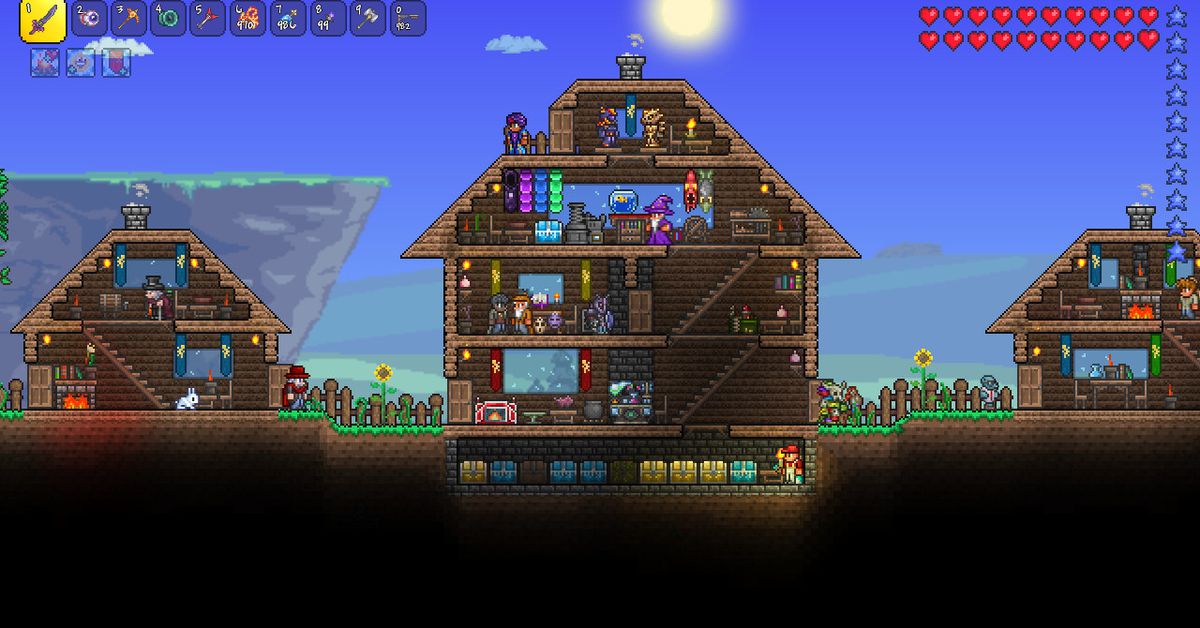
Task: Choose the stack of 99 in slot 8
Action: [328, 19]
